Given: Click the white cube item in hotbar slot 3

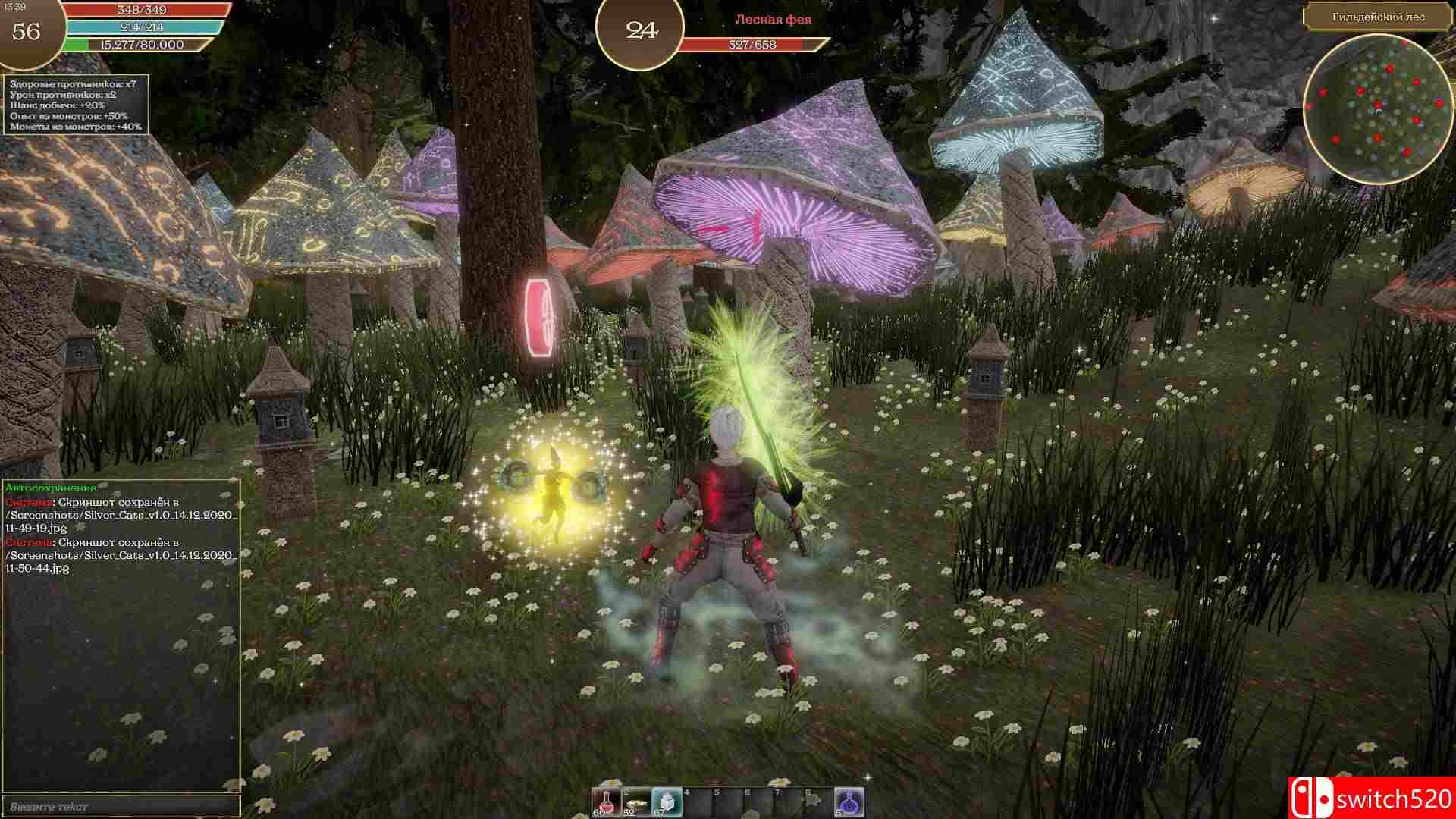Looking at the screenshot, I should [667, 802].
